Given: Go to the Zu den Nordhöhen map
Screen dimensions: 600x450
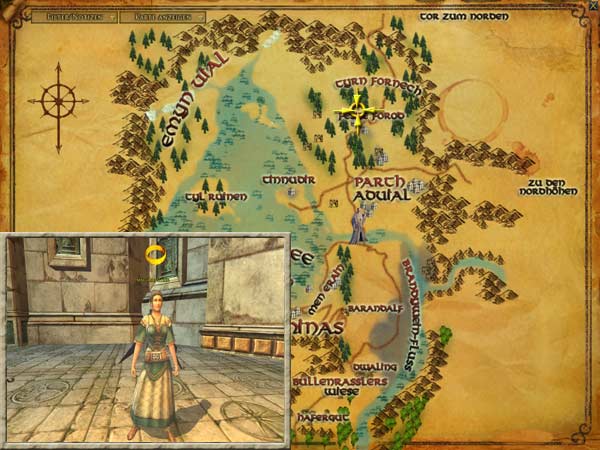Looking at the screenshot, I should 554,187.
